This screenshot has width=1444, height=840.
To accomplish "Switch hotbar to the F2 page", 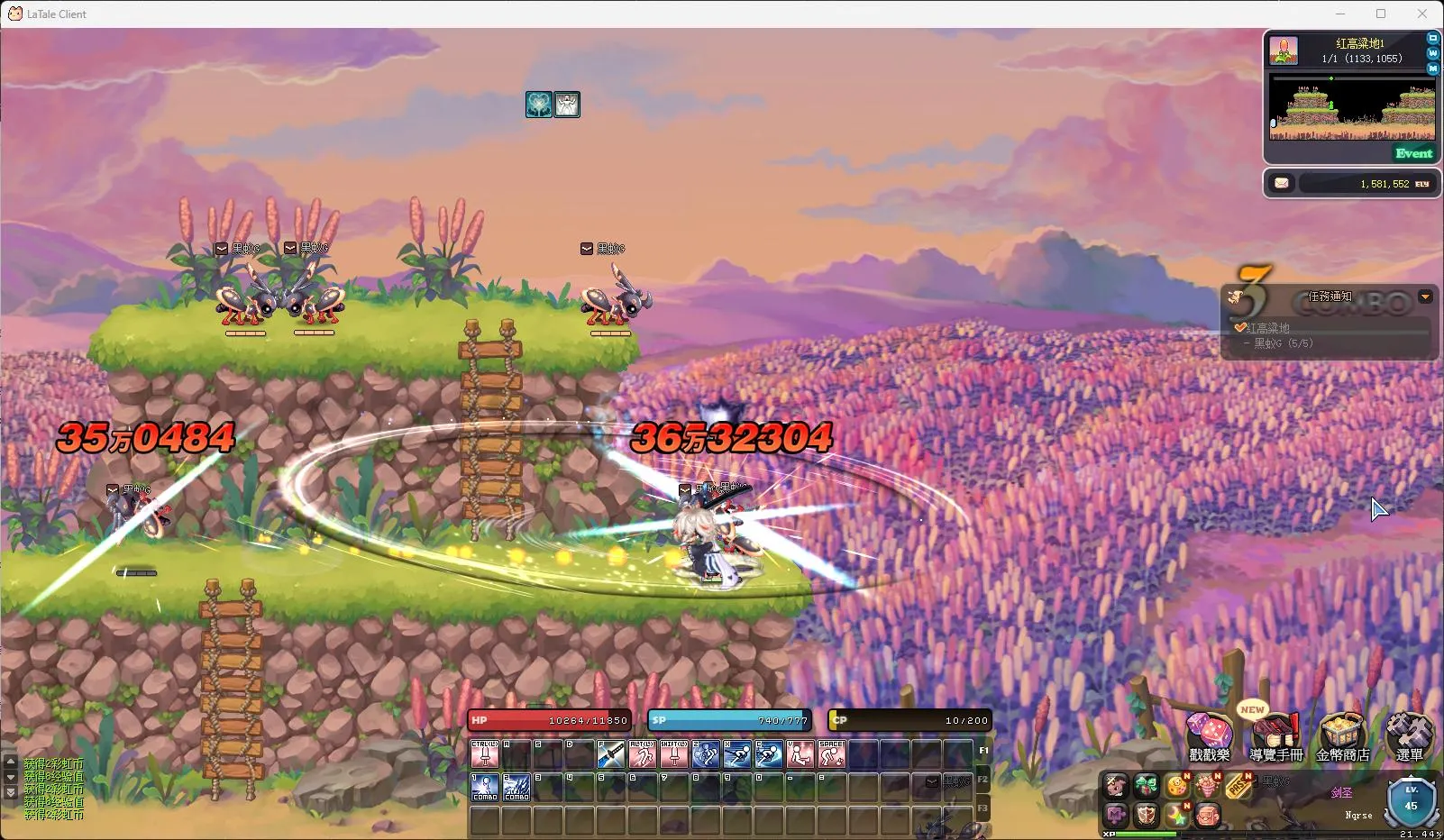I will coord(982,779).
